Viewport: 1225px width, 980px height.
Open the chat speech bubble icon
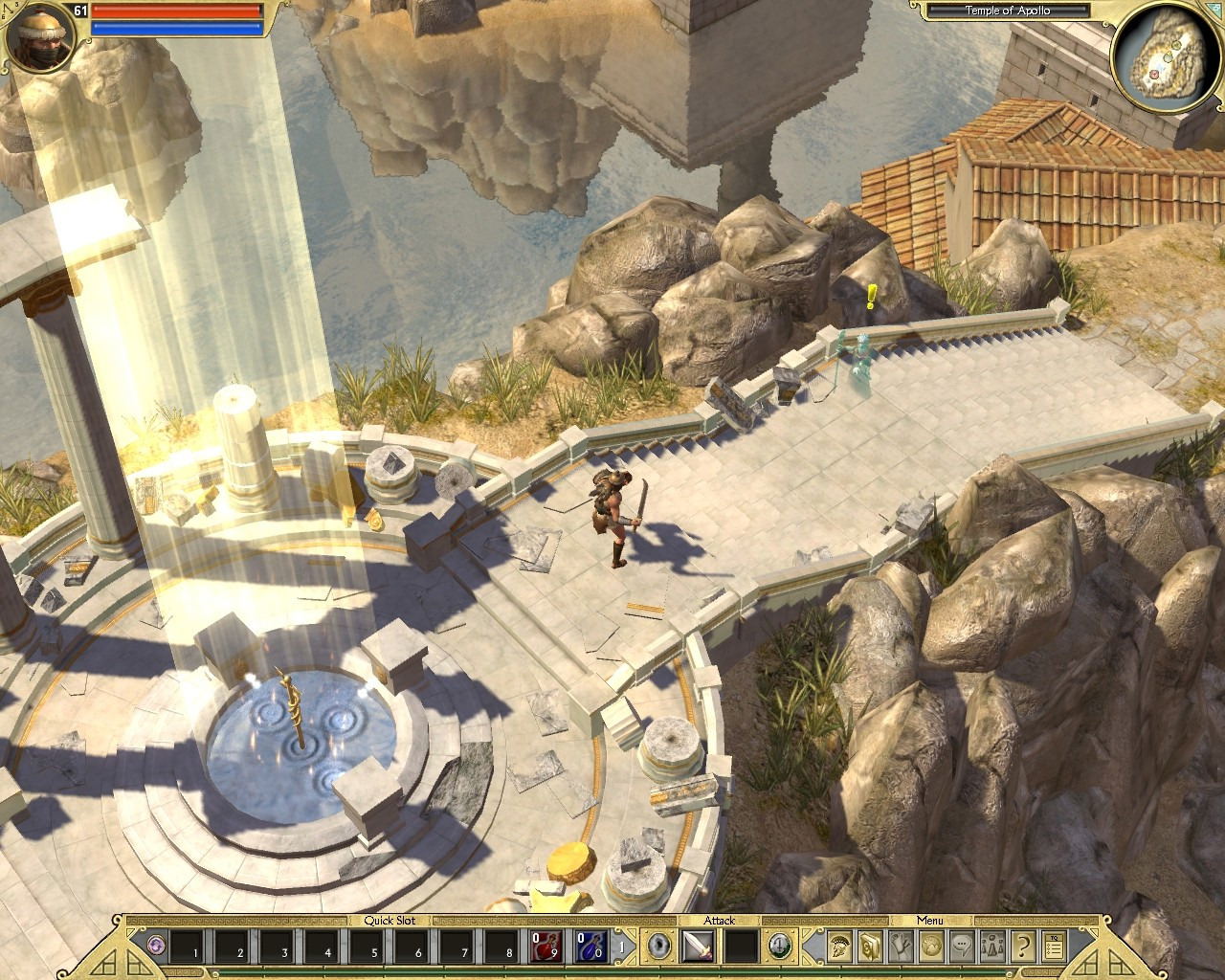coord(962,946)
